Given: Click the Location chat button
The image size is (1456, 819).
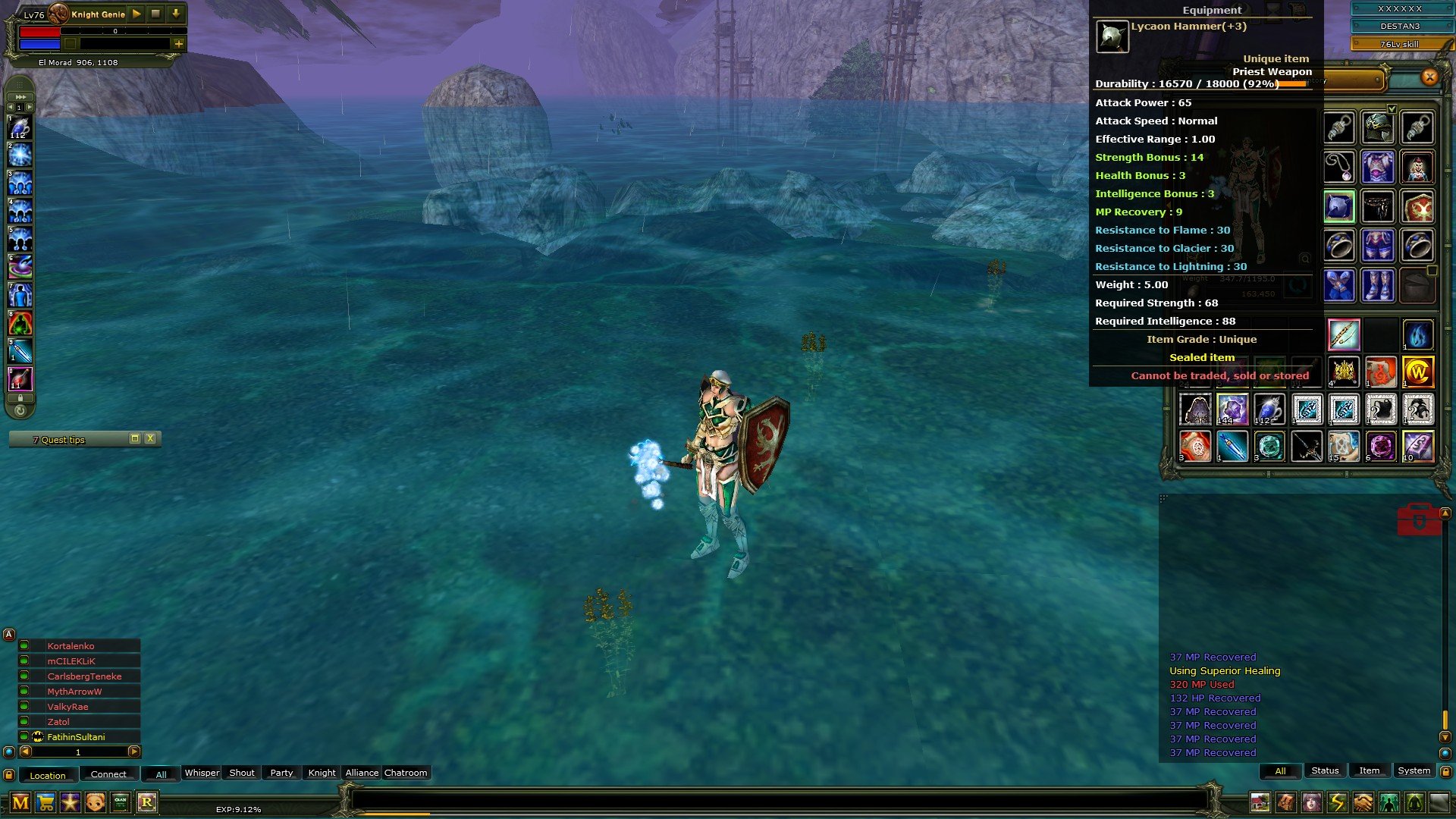Looking at the screenshot, I should 48,775.
